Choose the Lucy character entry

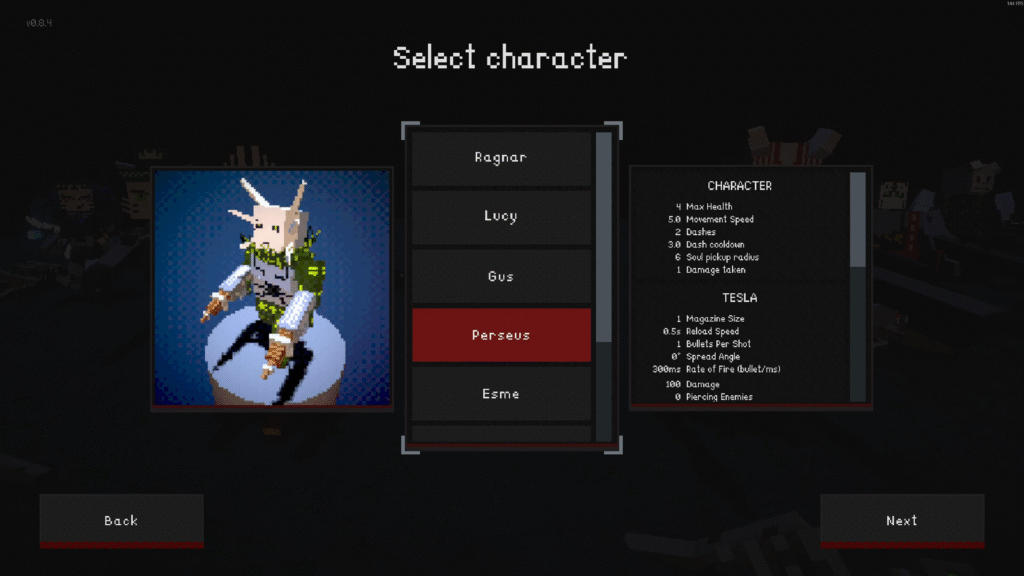pos(501,217)
